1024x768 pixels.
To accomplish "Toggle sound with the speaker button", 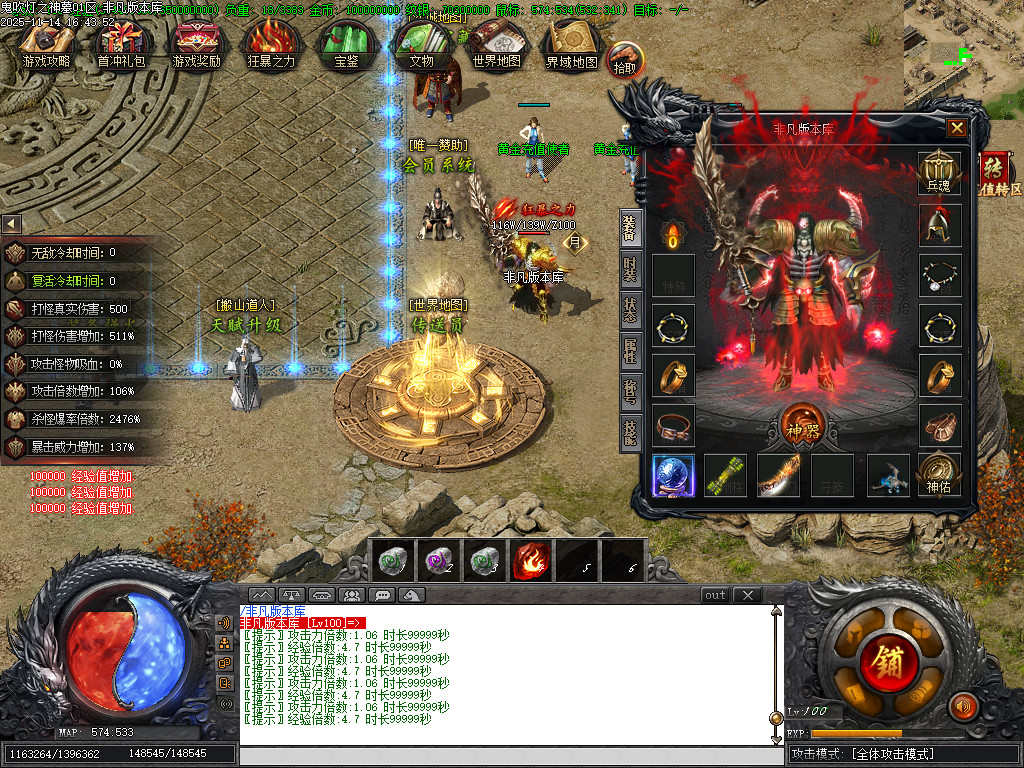I will [x=963, y=706].
